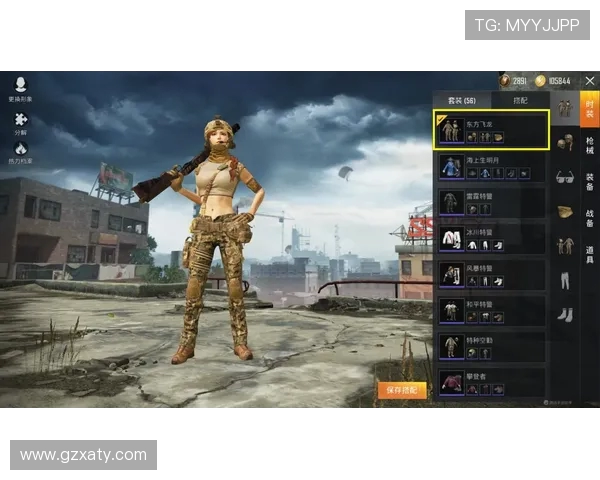The height and width of the screenshot is (480, 600).
Task: Click the 分解 dismantle puzzle icon
Action: (x=20, y=120)
